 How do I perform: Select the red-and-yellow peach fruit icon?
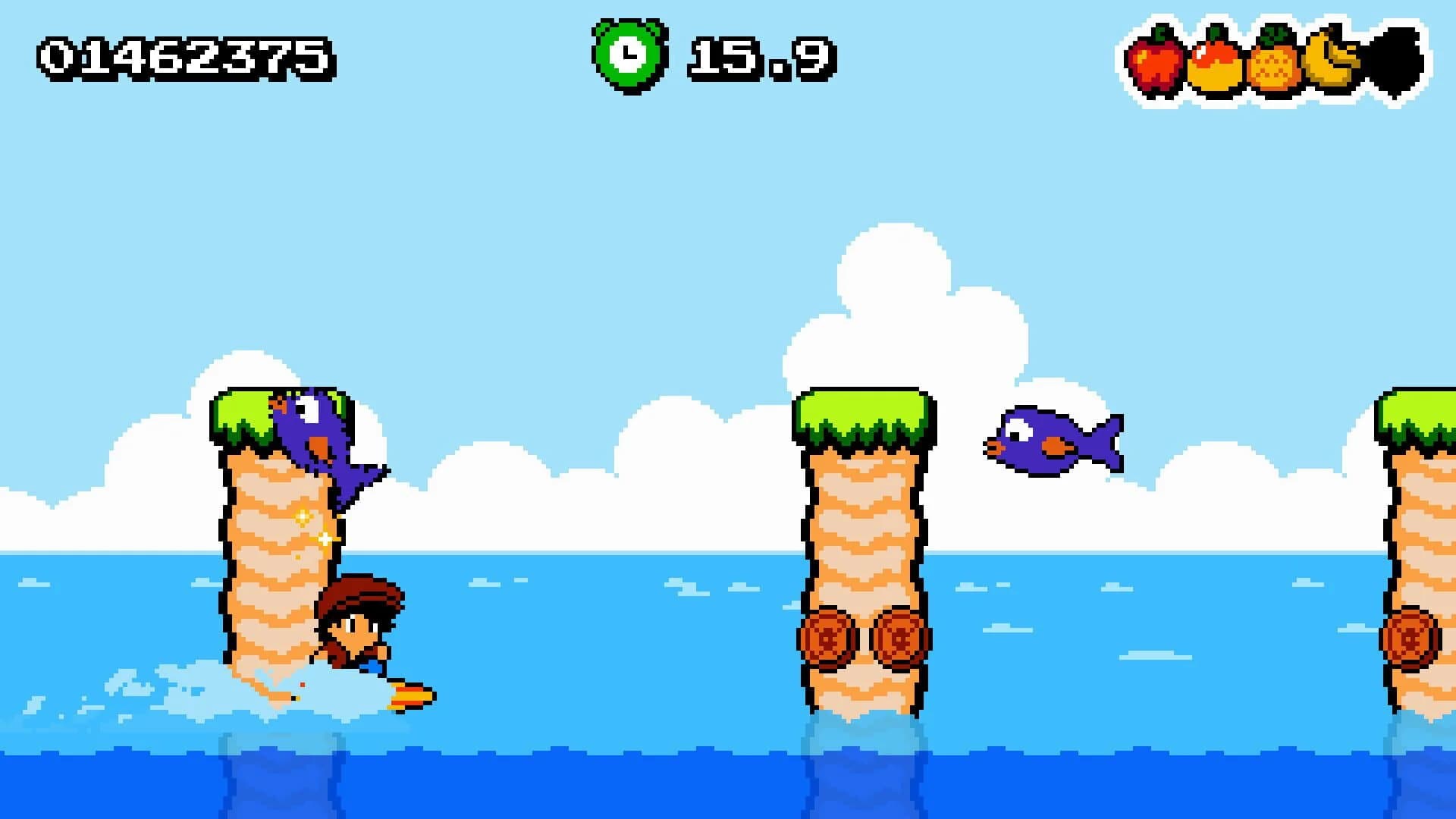[1214, 62]
